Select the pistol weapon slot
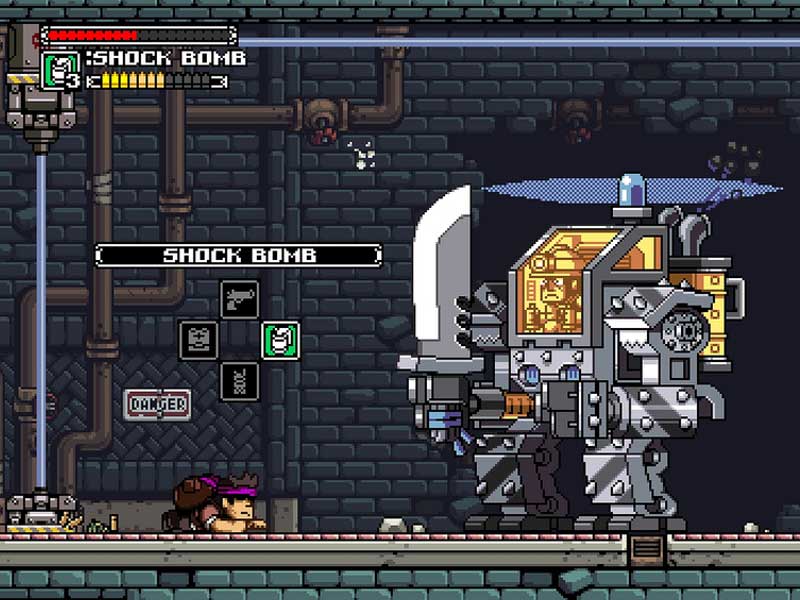Screen dimensions: 800x600 [239, 298]
